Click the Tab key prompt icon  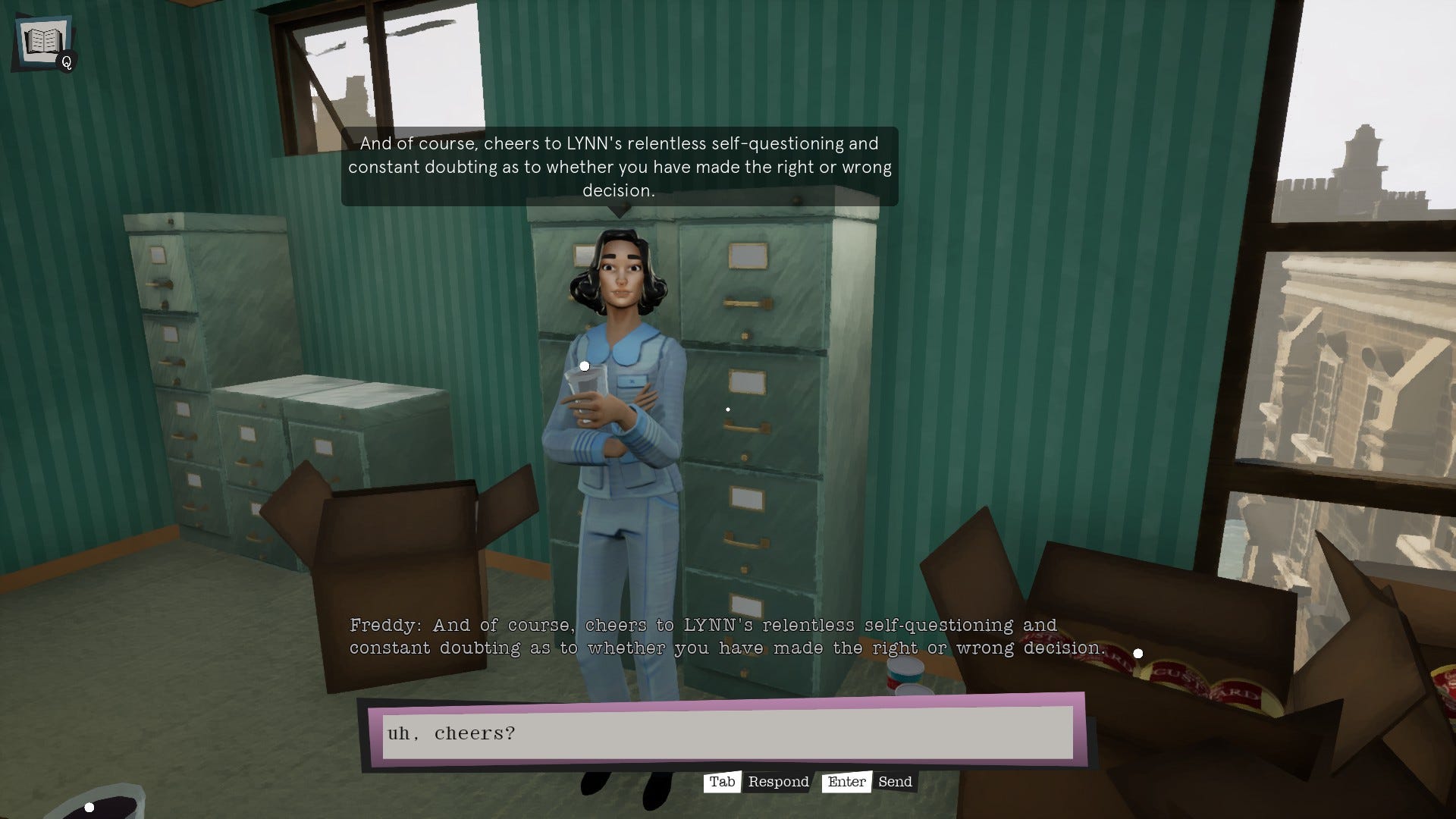point(723,782)
